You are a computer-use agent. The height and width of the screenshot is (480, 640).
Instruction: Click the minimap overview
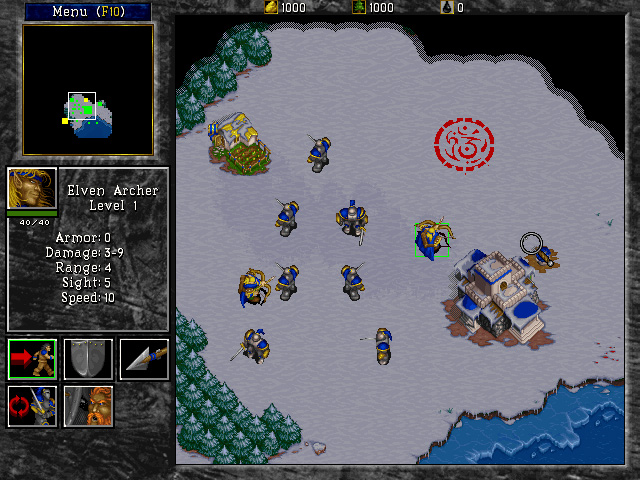pos(88,89)
